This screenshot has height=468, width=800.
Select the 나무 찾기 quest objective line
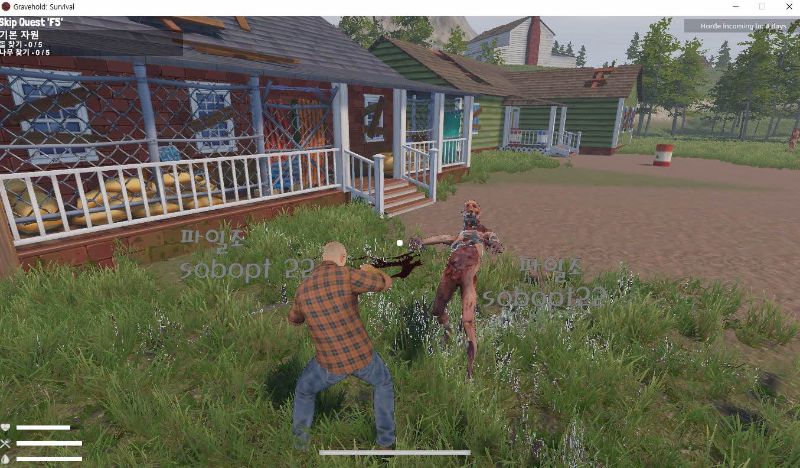[26, 52]
